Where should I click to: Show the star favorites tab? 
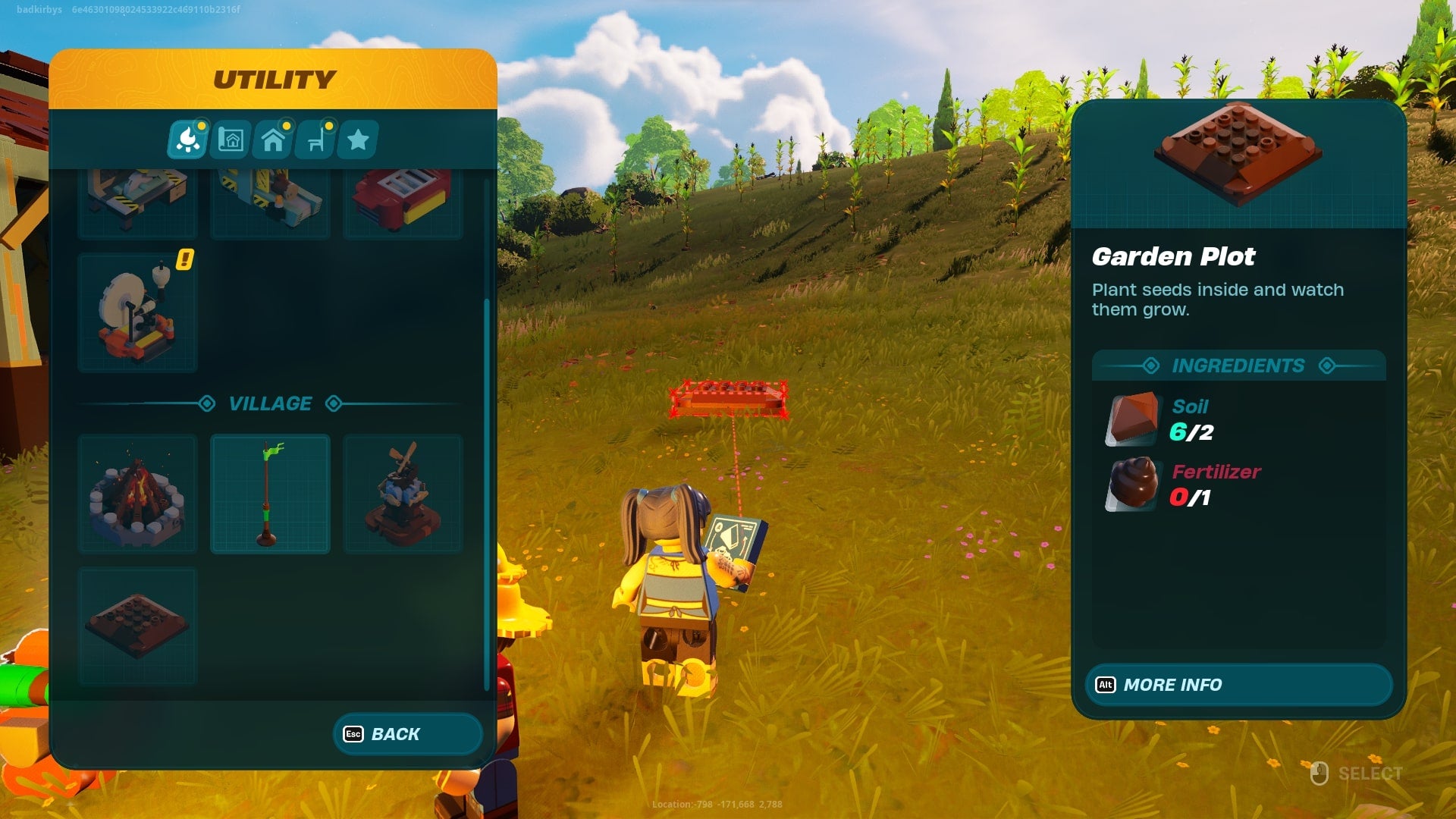(358, 140)
